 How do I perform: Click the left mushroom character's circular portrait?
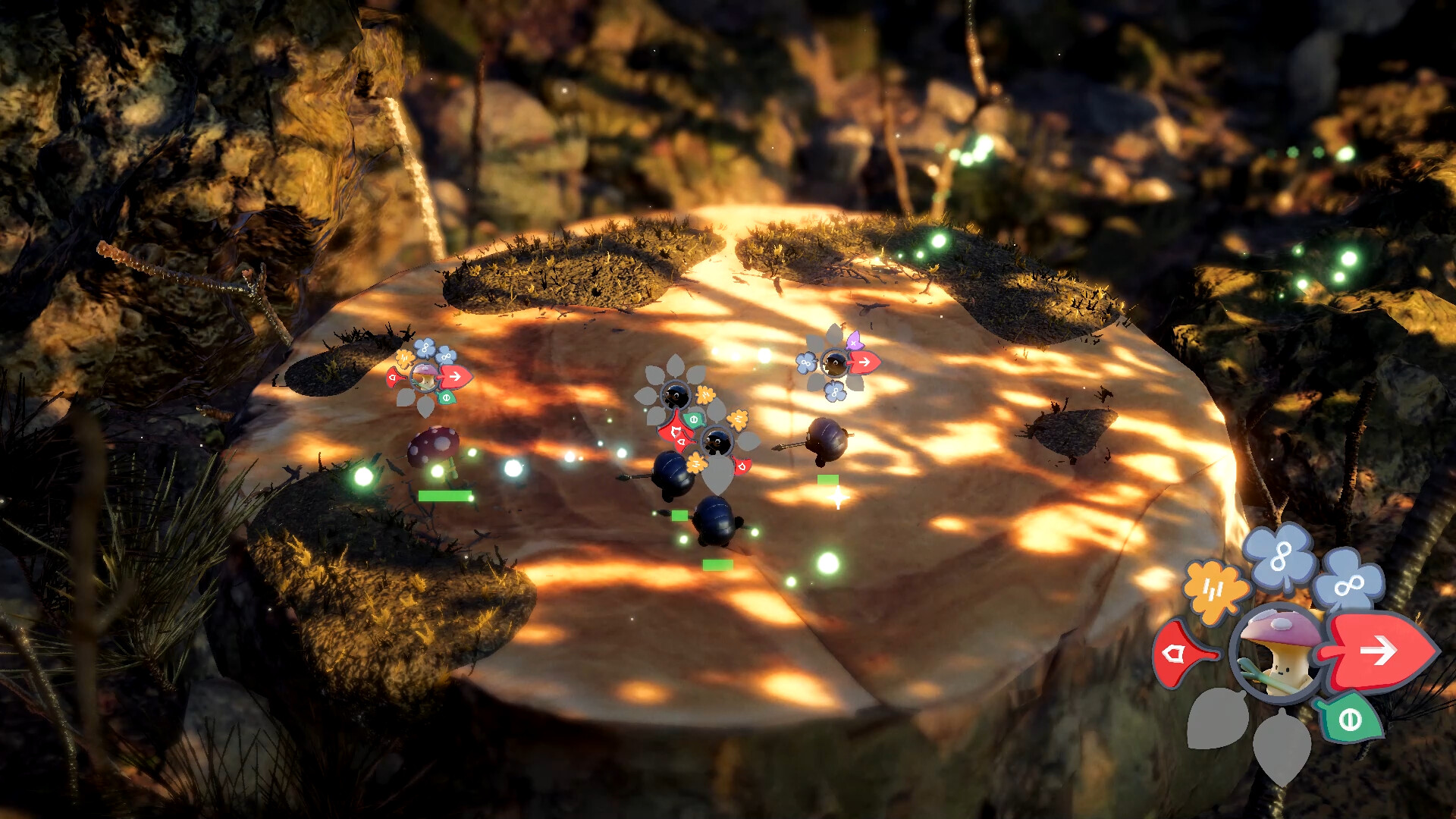click(x=425, y=378)
